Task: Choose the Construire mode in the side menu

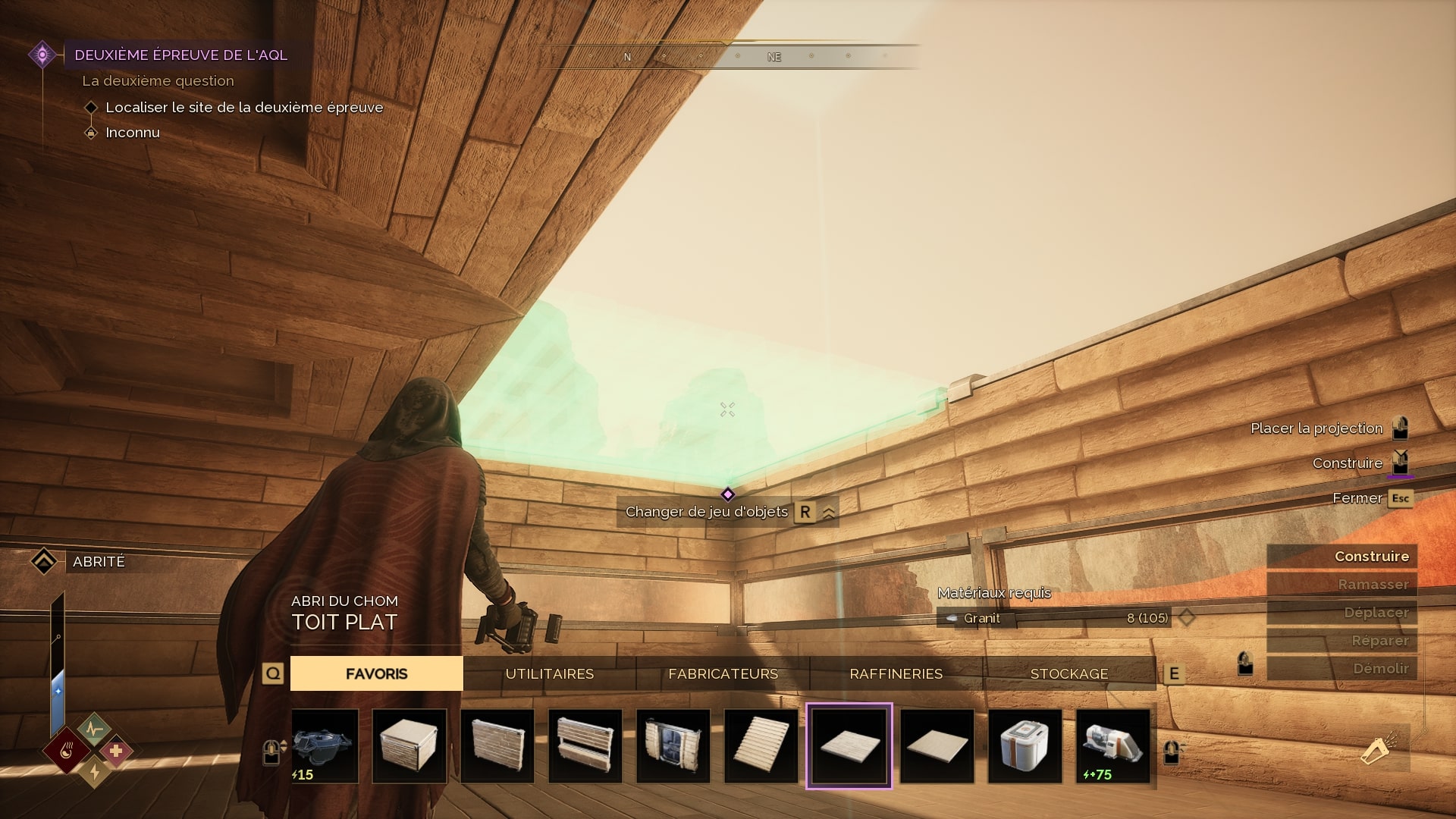Action: [1341, 557]
